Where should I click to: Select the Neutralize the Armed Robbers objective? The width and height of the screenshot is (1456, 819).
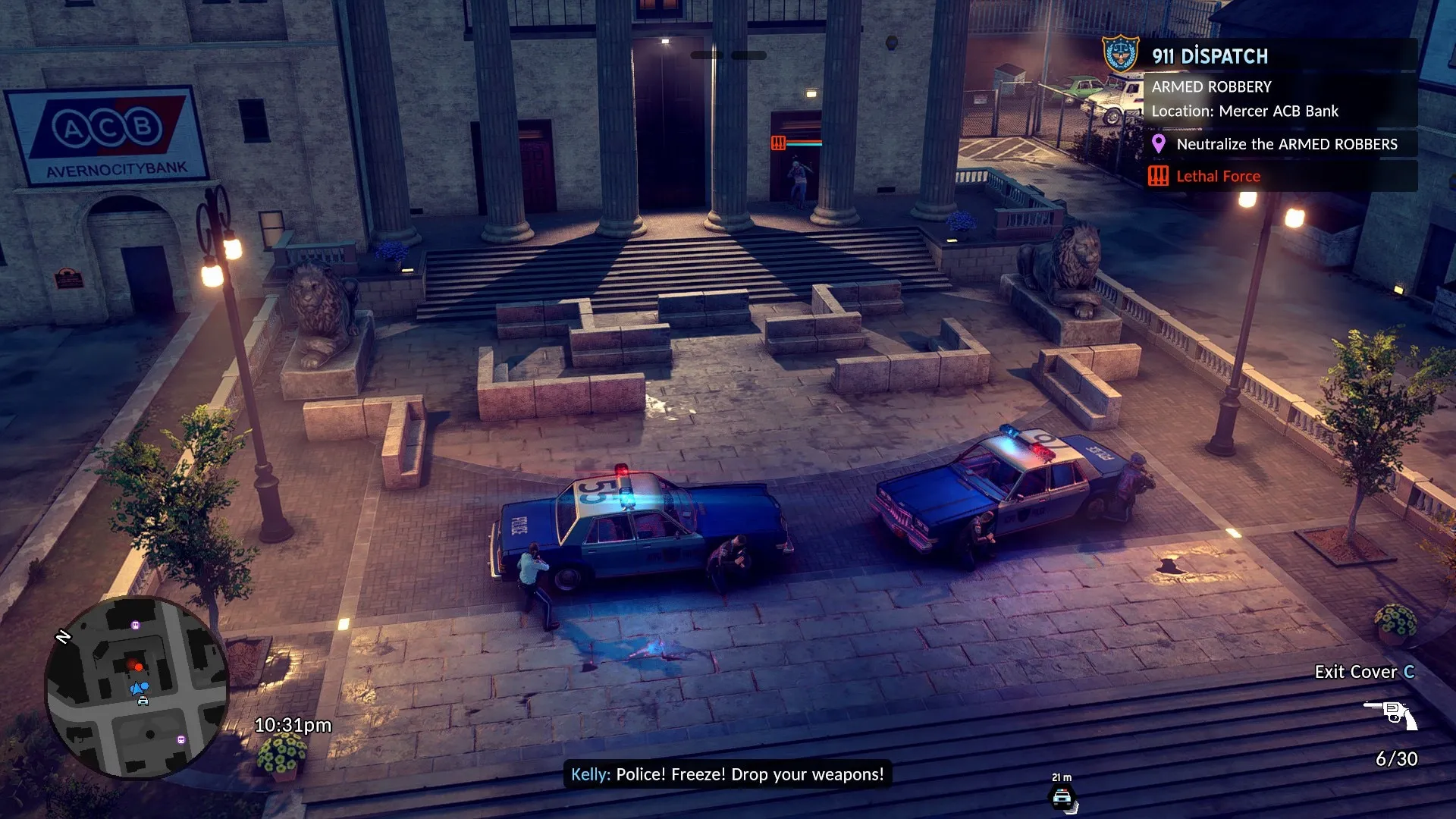(1286, 144)
